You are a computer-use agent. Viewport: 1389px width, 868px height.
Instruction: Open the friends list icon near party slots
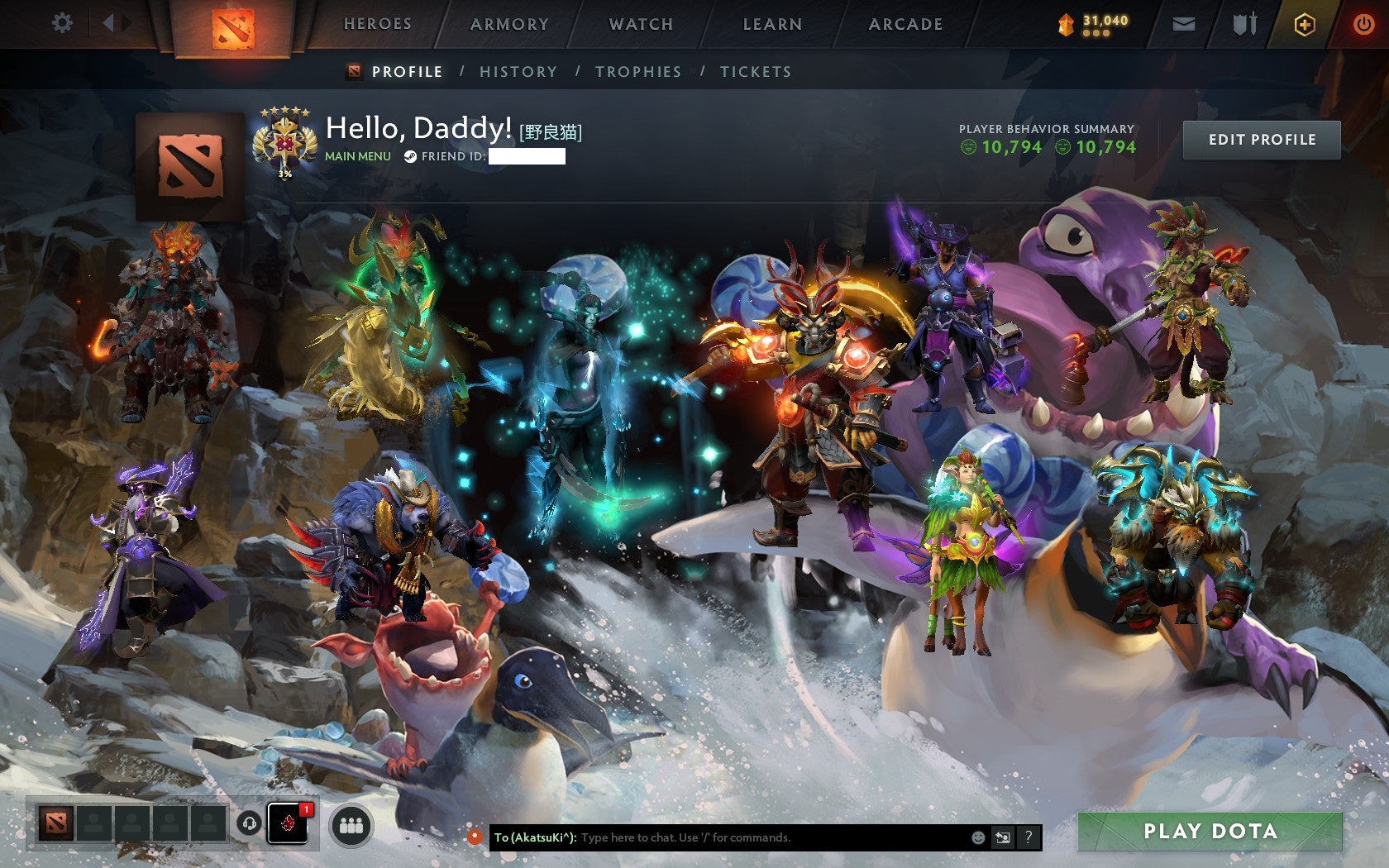(351, 823)
